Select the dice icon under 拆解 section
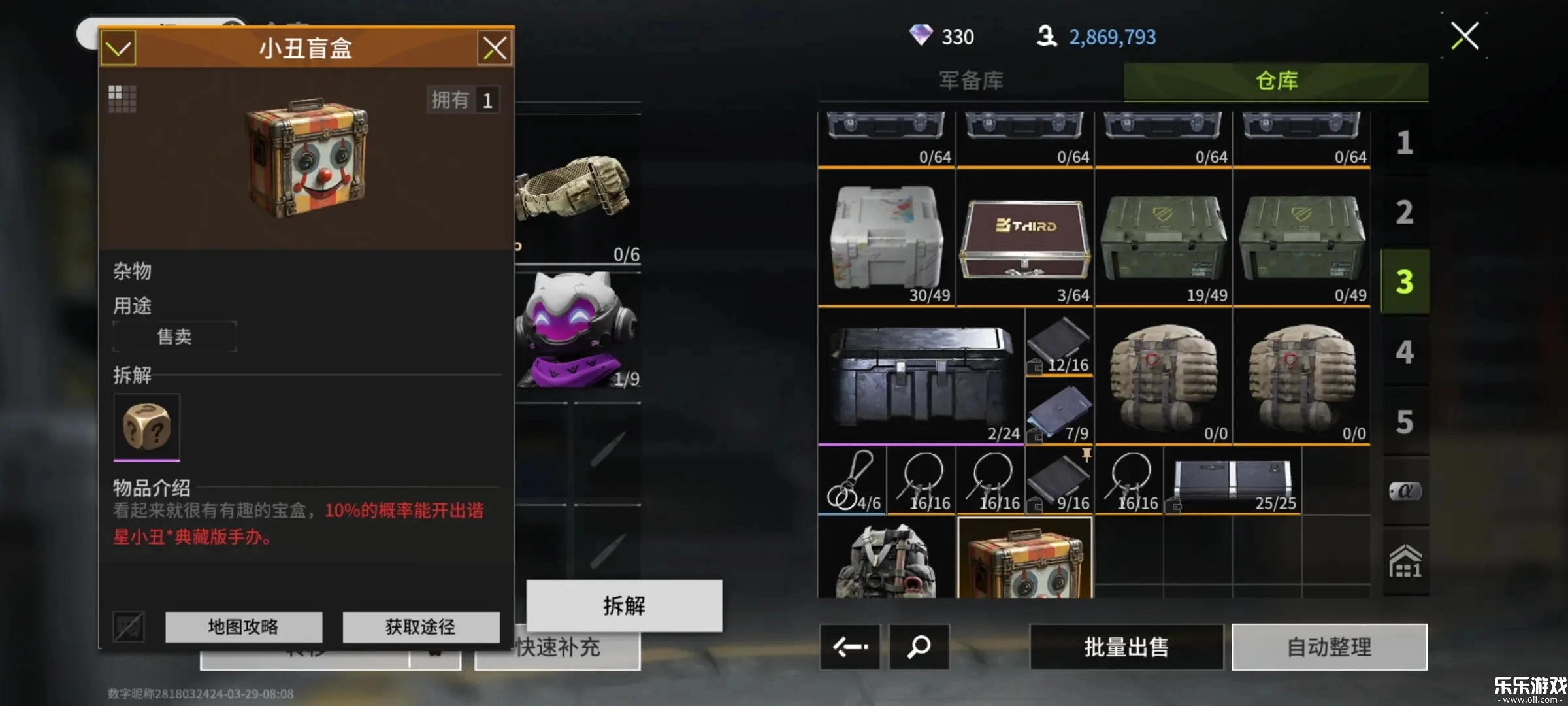 click(146, 426)
